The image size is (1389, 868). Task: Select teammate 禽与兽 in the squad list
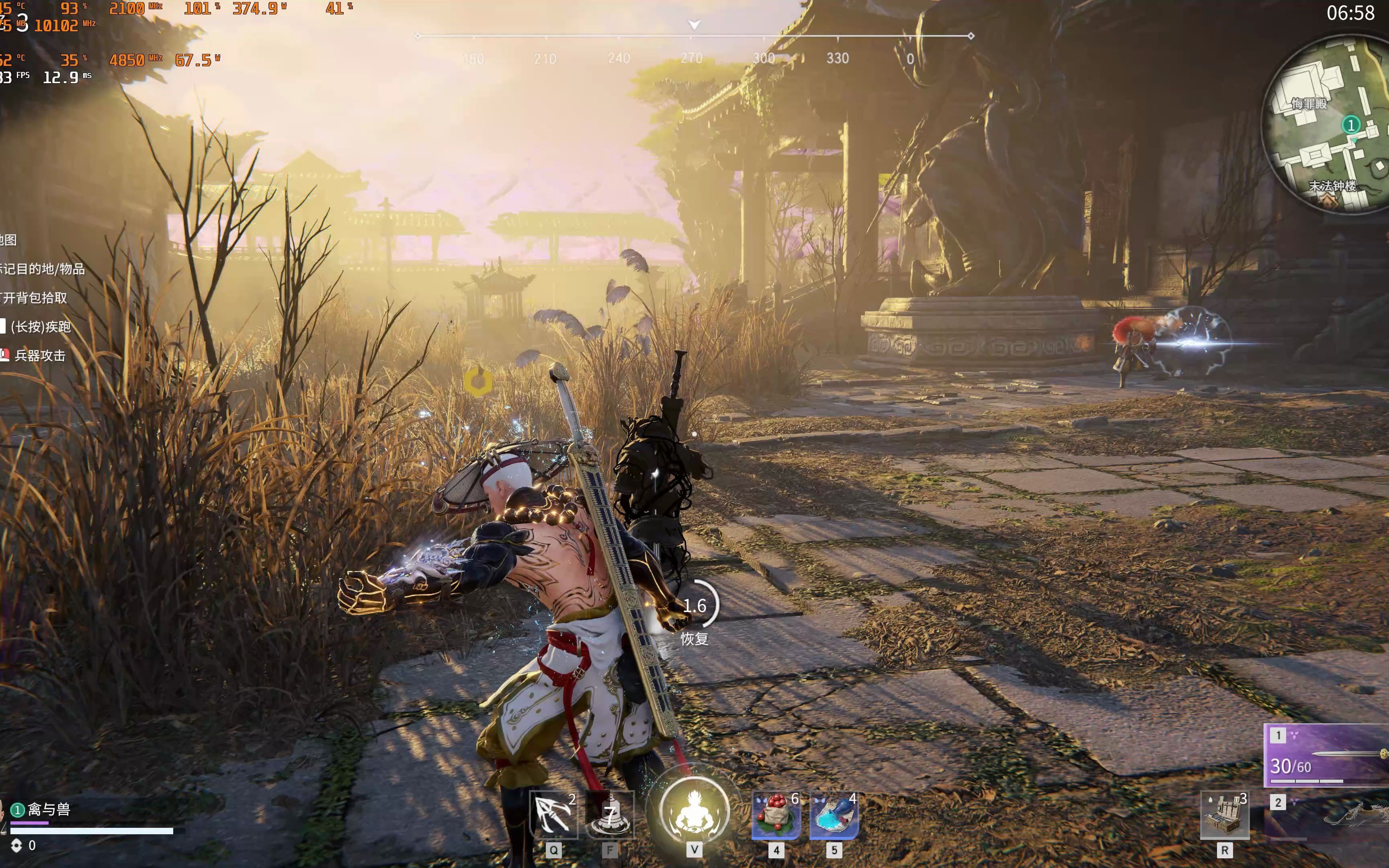point(49,809)
